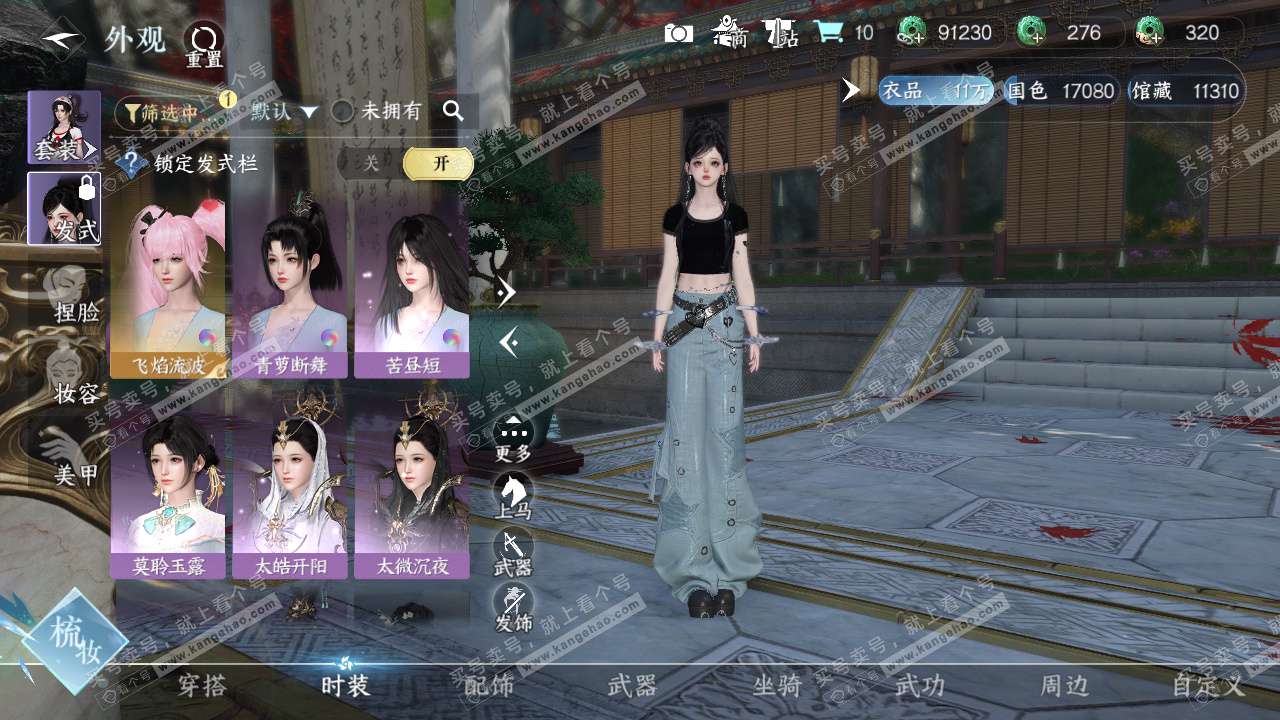Mount the horse with 上马 button
Viewport: 1280px width, 720px height.
coord(513,492)
